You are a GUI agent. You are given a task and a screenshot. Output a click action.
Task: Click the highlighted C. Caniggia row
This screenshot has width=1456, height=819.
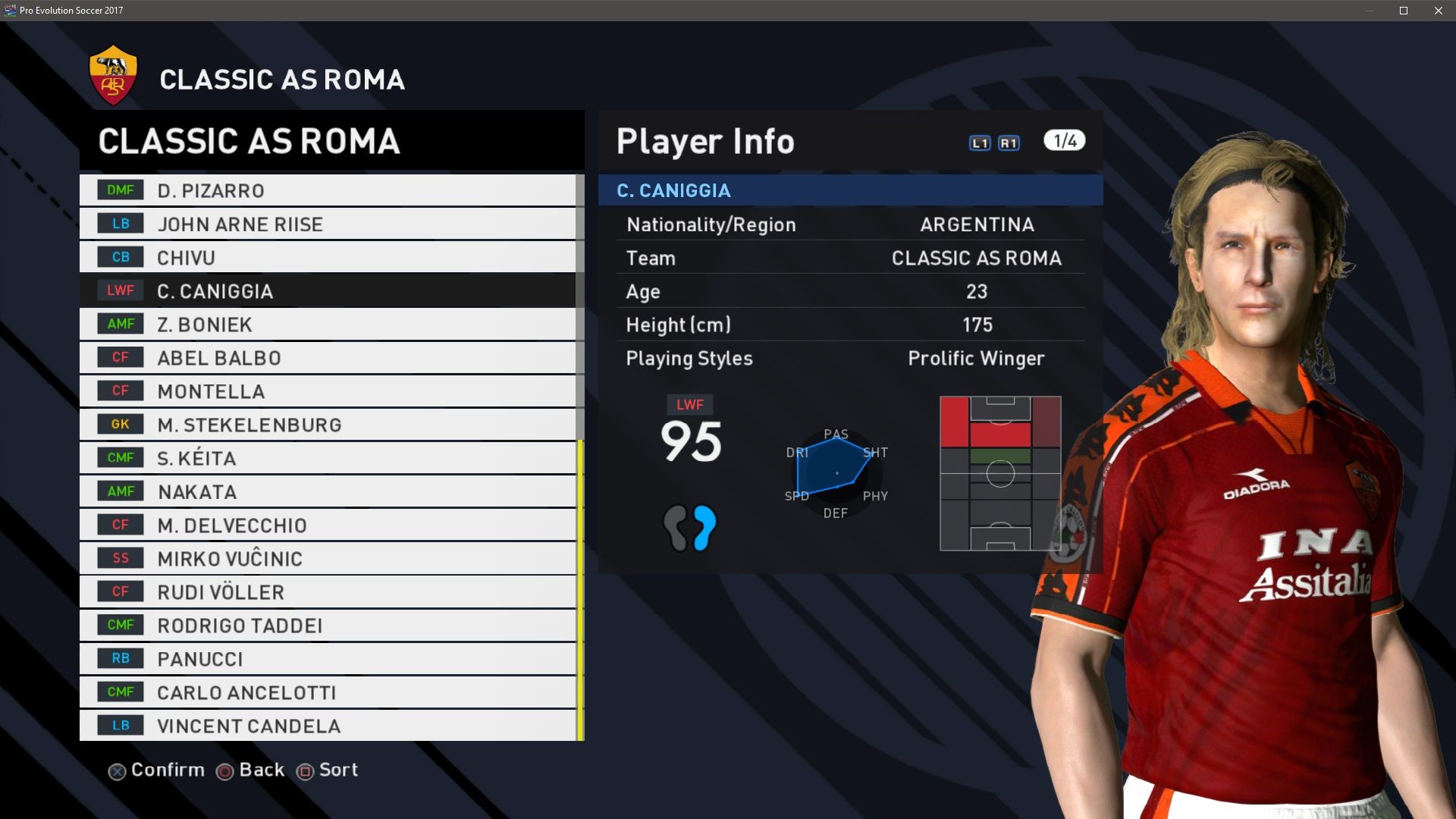[328, 290]
